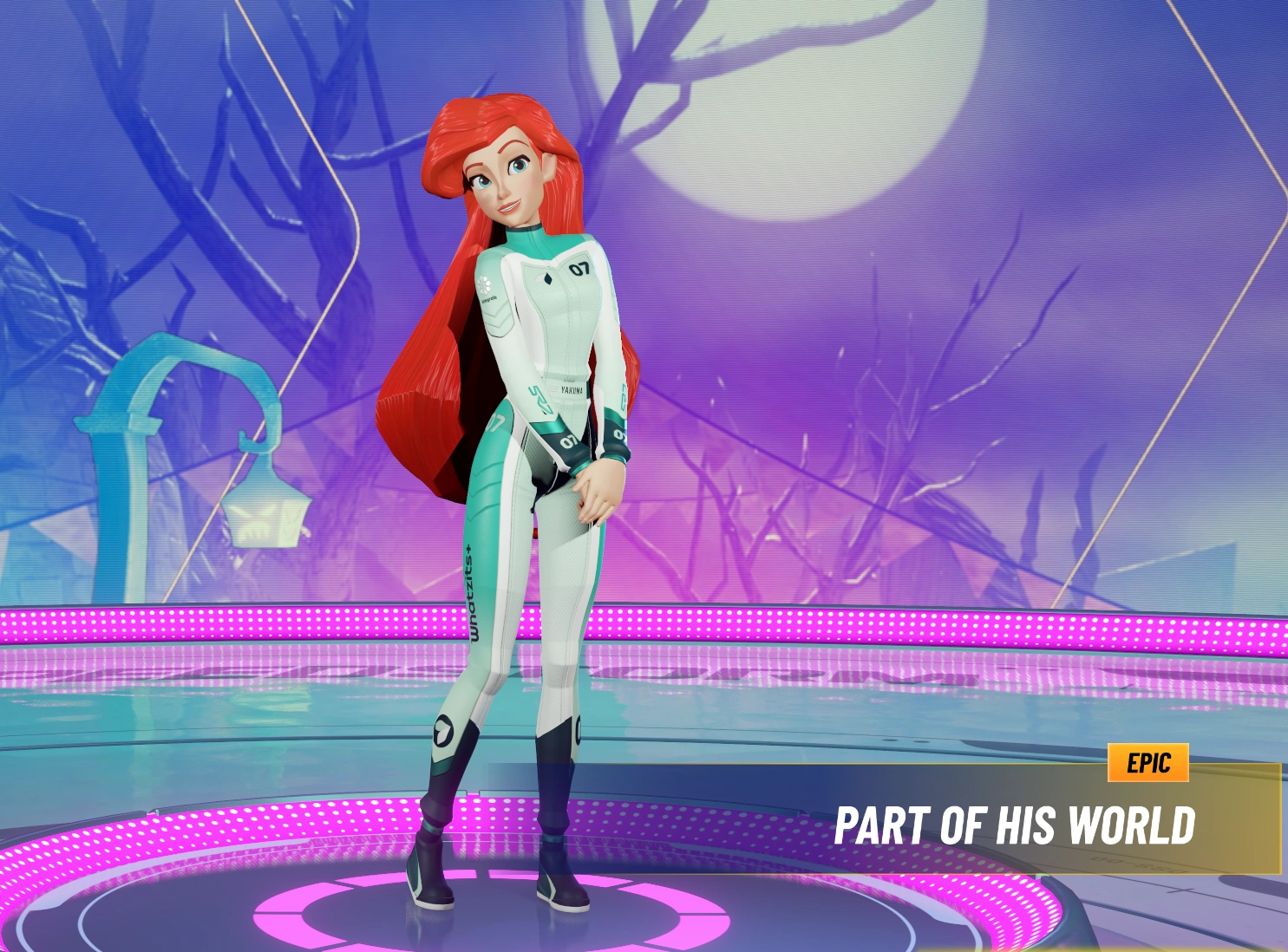Click the diamond emblem on the chest

point(548,279)
